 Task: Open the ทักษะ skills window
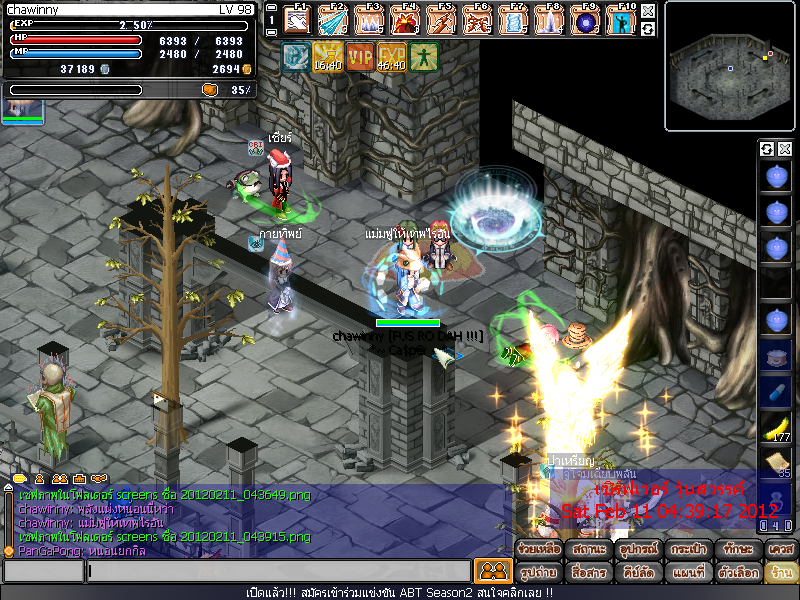[737, 550]
